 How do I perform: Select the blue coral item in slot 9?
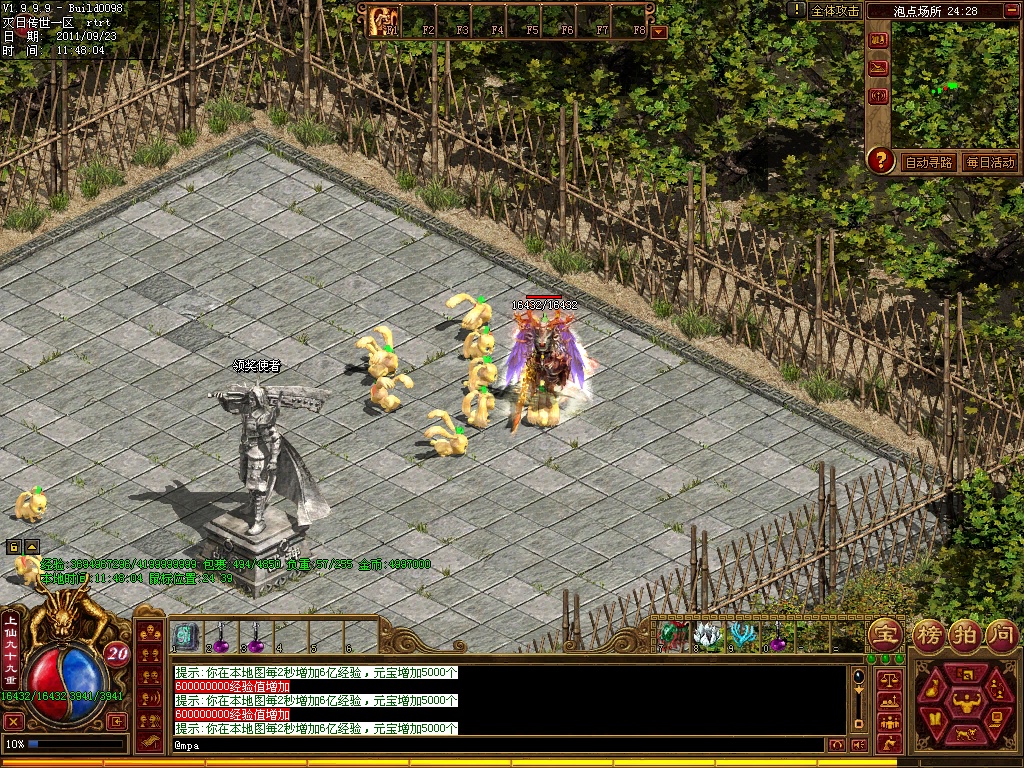coord(741,634)
